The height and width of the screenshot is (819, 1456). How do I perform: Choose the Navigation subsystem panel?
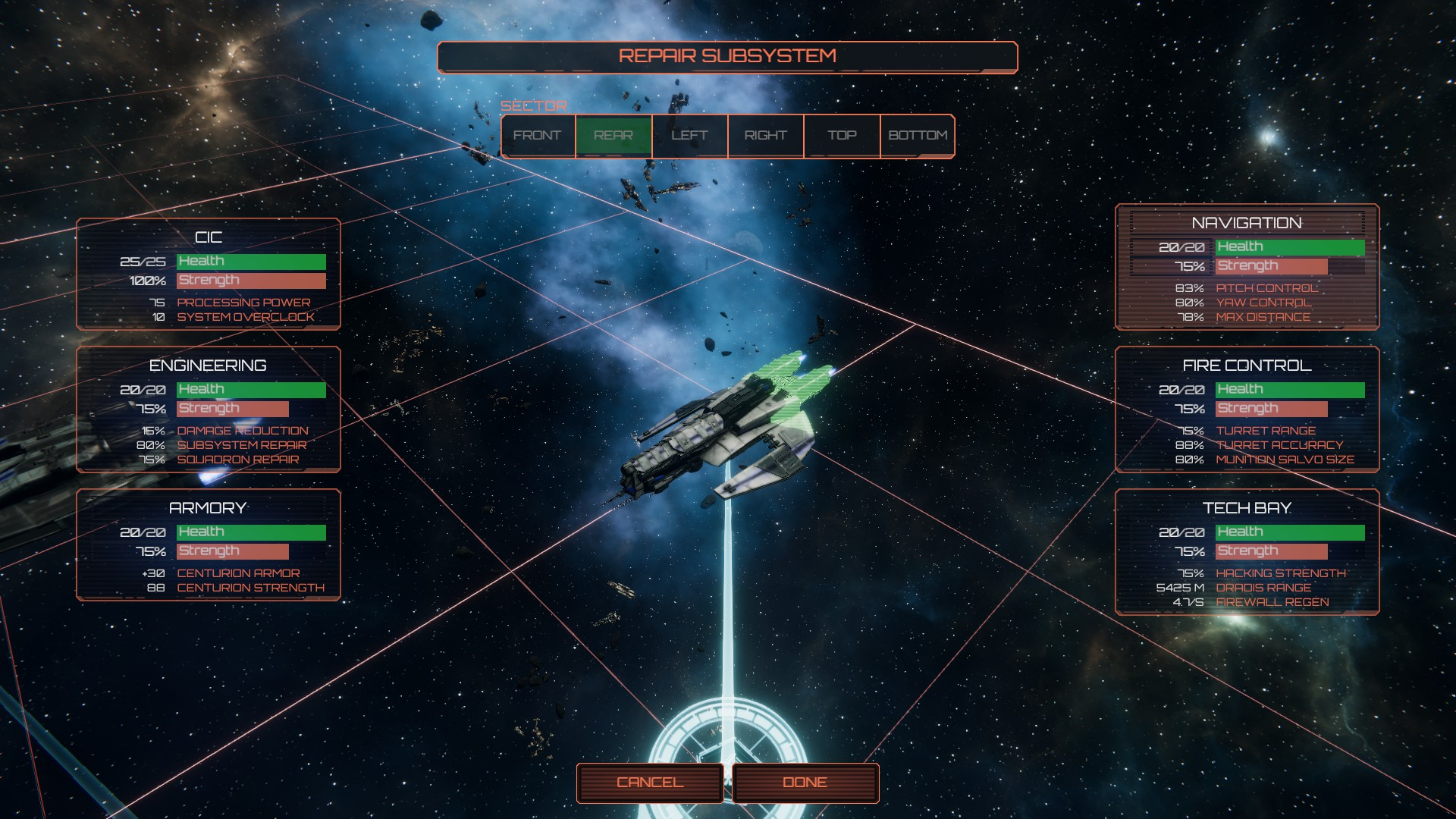pyautogui.click(x=1247, y=267)
